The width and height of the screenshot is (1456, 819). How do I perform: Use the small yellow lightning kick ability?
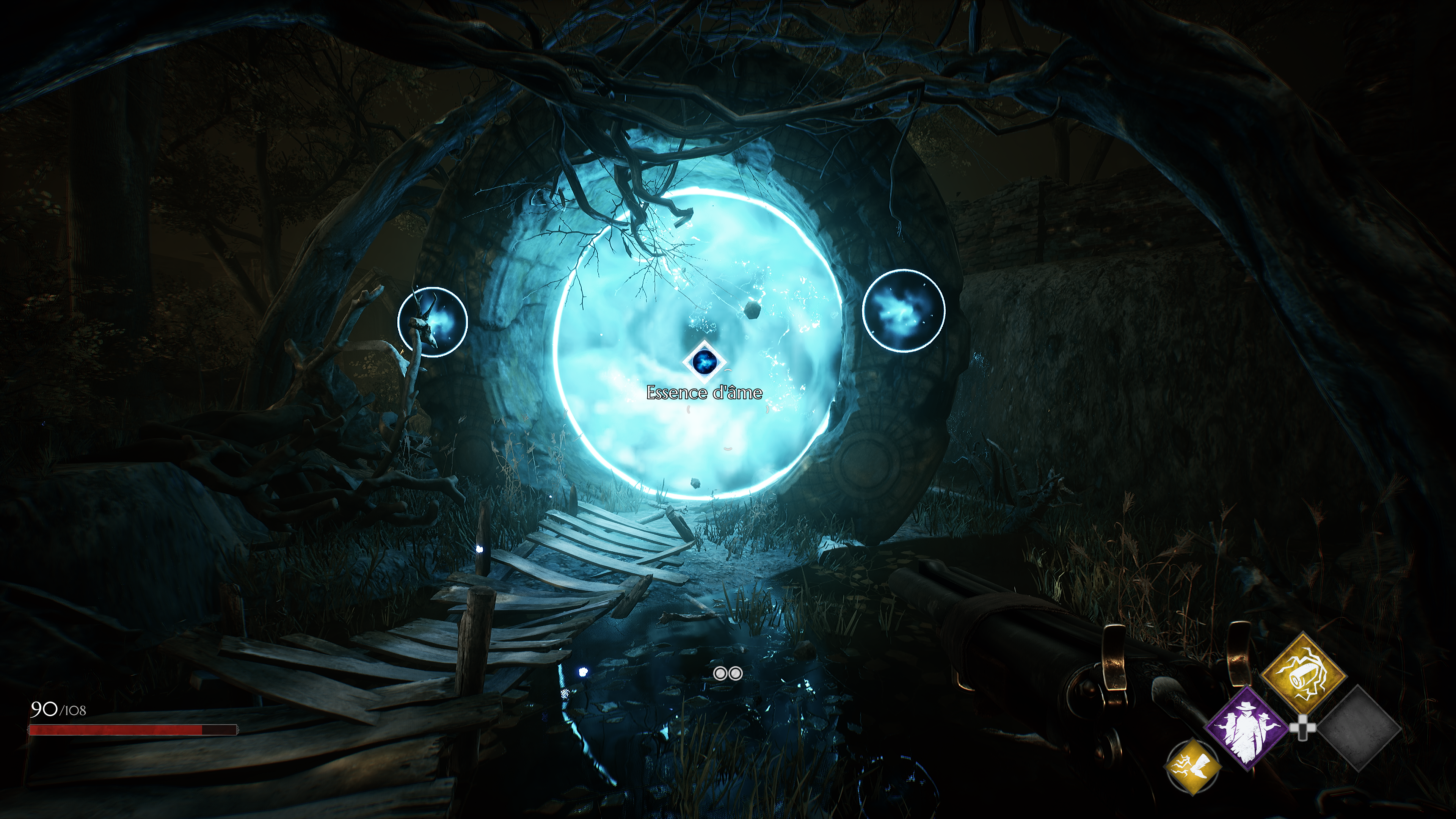point(1193,766)
